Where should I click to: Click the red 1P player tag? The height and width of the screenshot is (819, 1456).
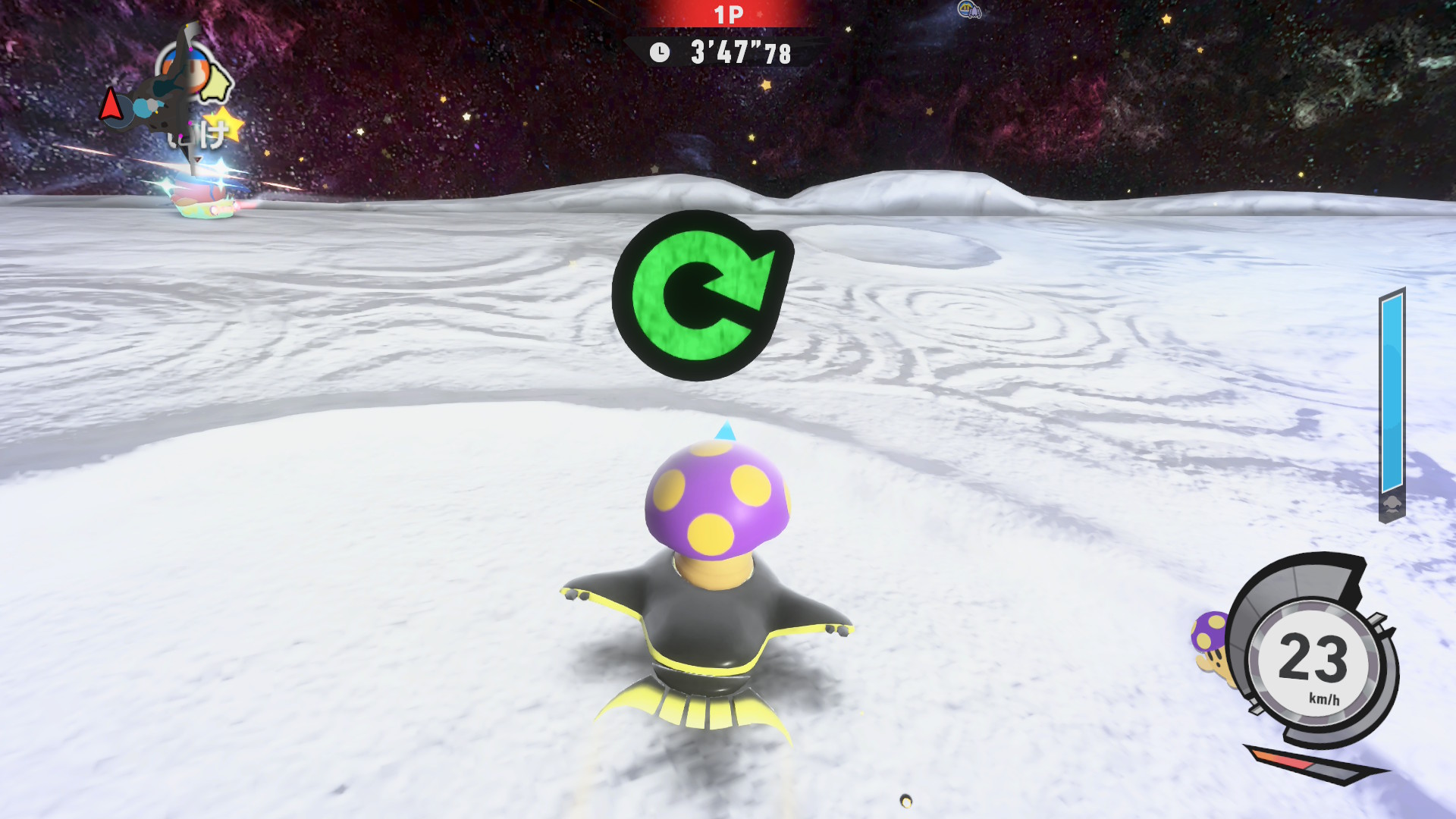tap(728, 14)
